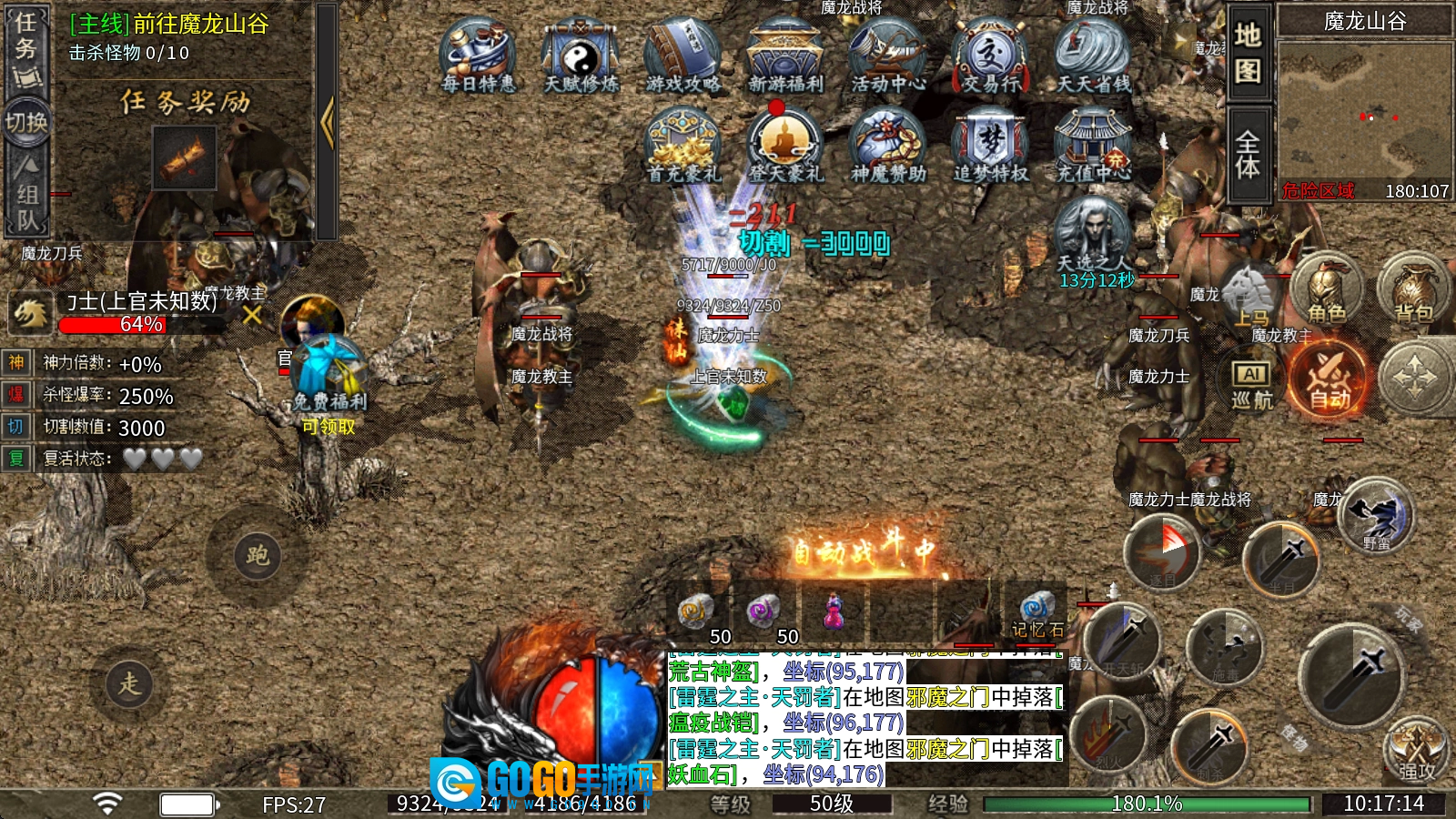Open the 首充豪礼 first recharge gift
This screenshot has width=1456, height=819.
pos(682,146)
